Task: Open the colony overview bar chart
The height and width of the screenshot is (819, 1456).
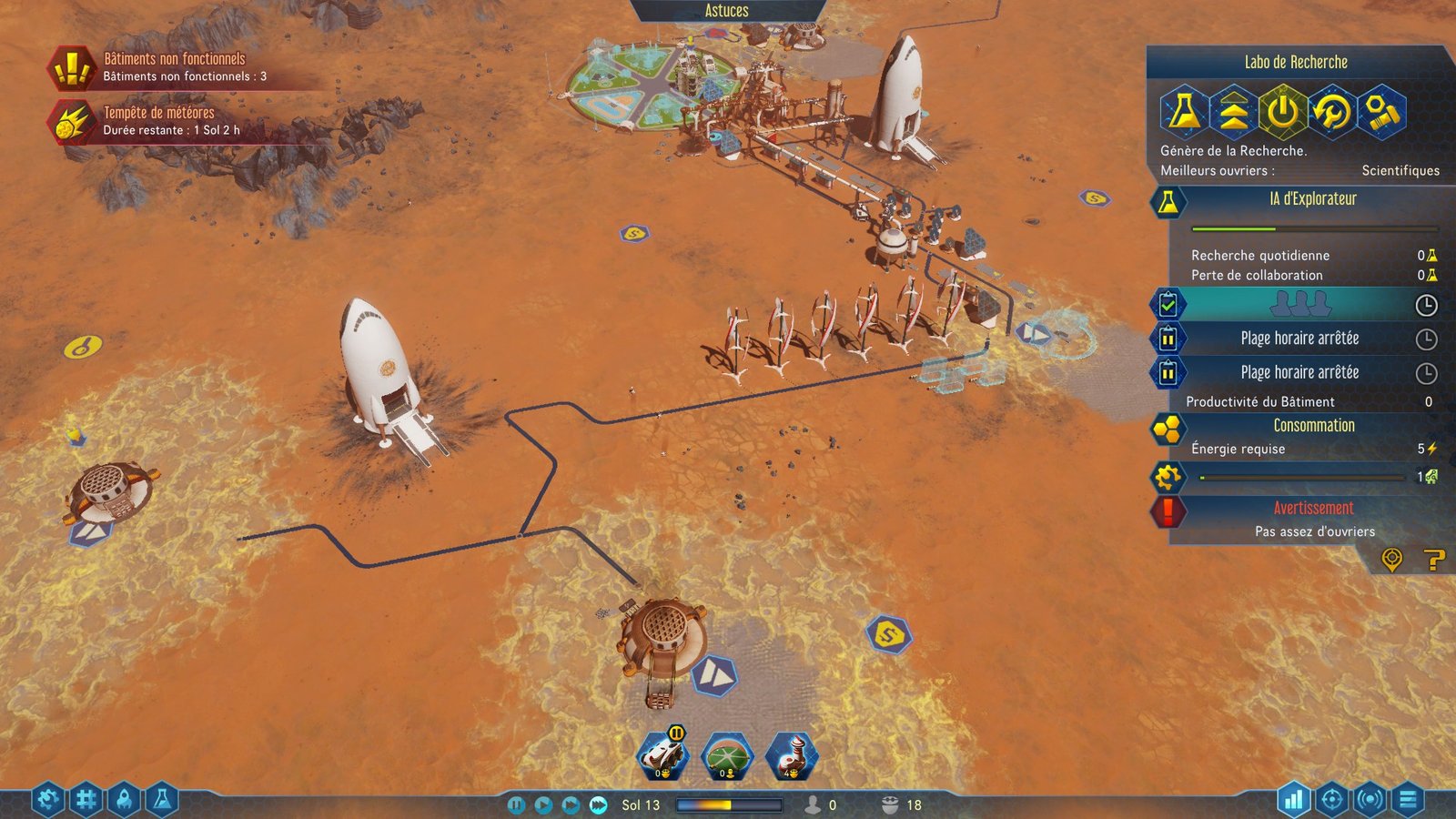Action: 1293,800
